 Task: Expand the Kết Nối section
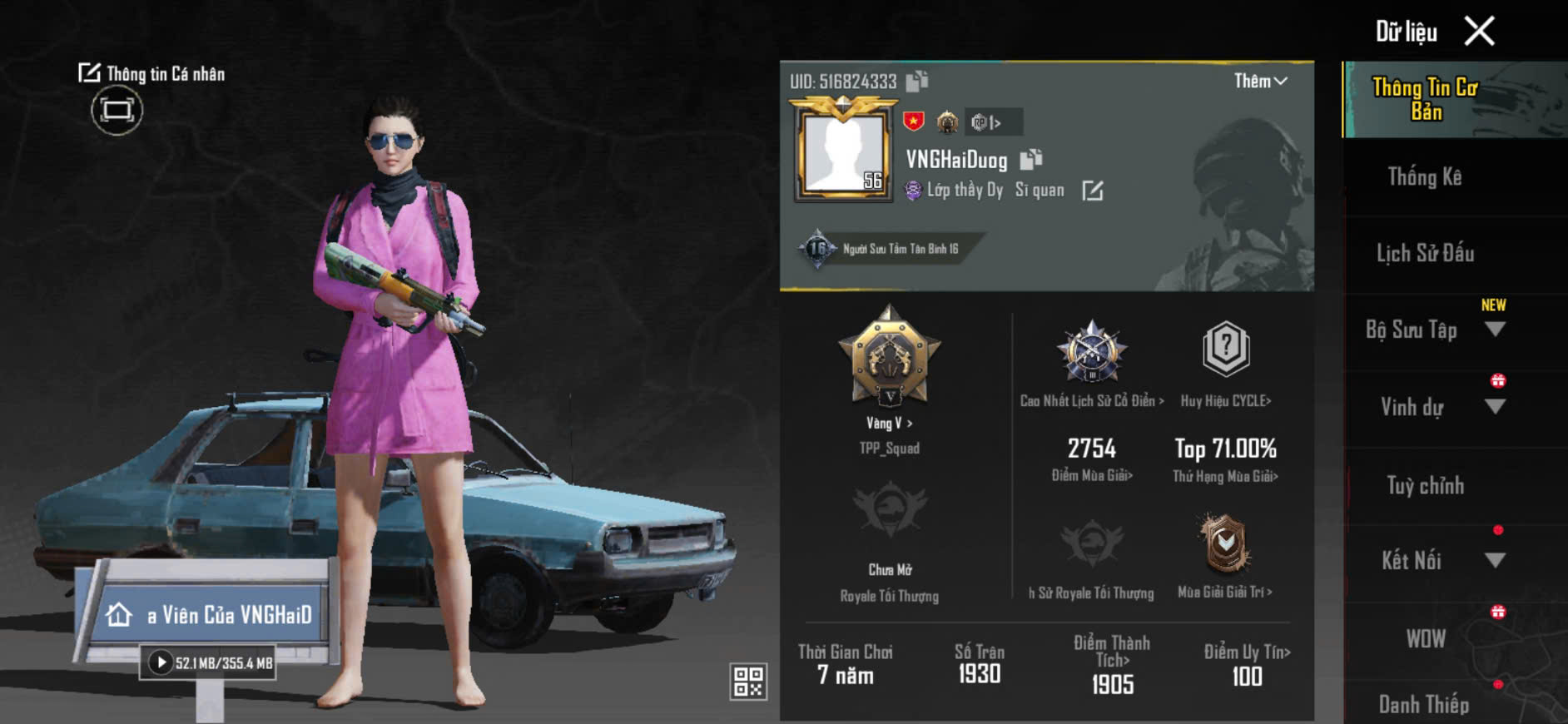pos(1495,560)
